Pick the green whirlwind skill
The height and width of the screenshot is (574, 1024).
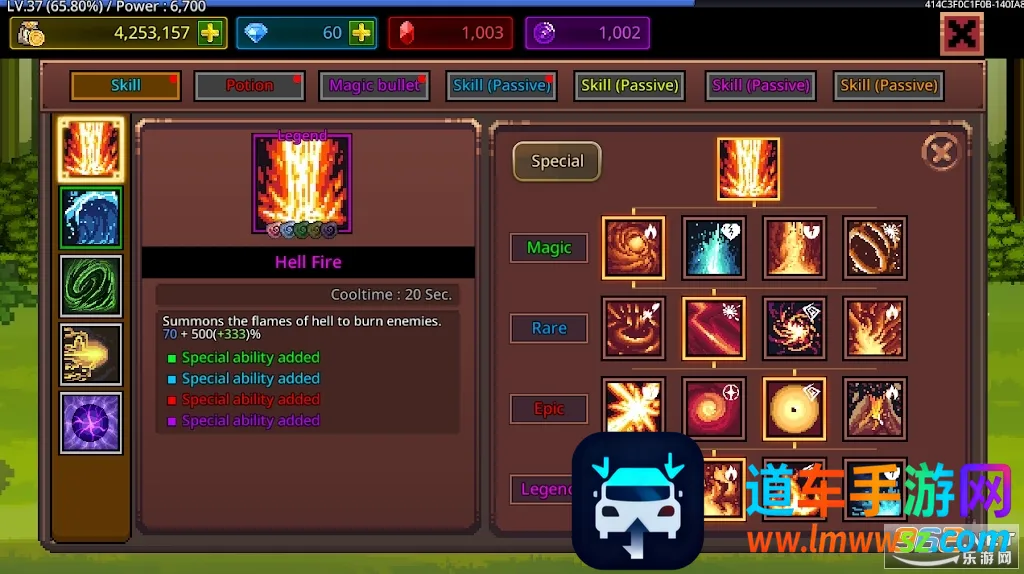pos(91,286)
